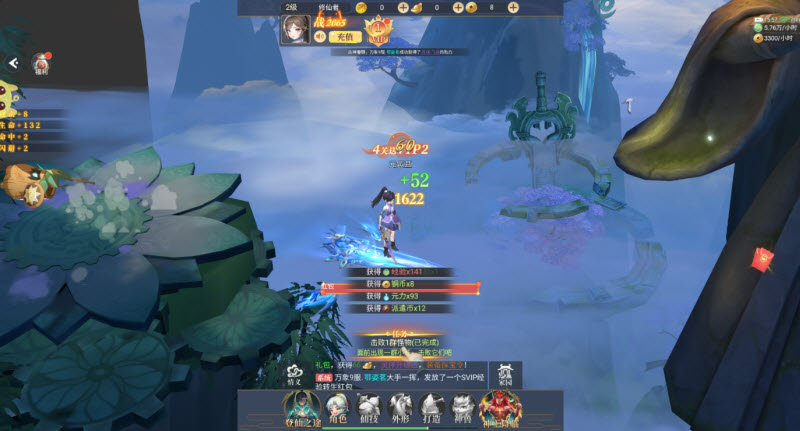Screen dimensions: 800x431
Task: Click the 充值 recharge button
Action: (341, 36)
